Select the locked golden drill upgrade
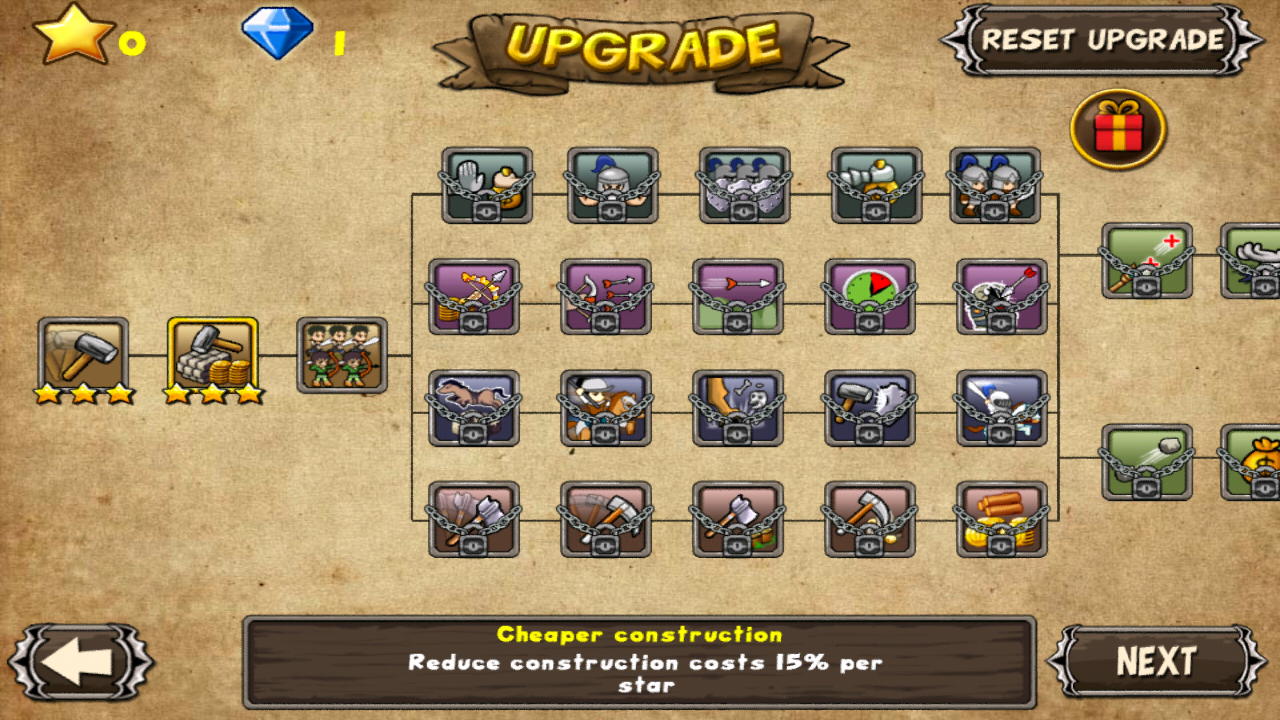Viewport: 1280px width, 720px height. [x=875, y=185]
